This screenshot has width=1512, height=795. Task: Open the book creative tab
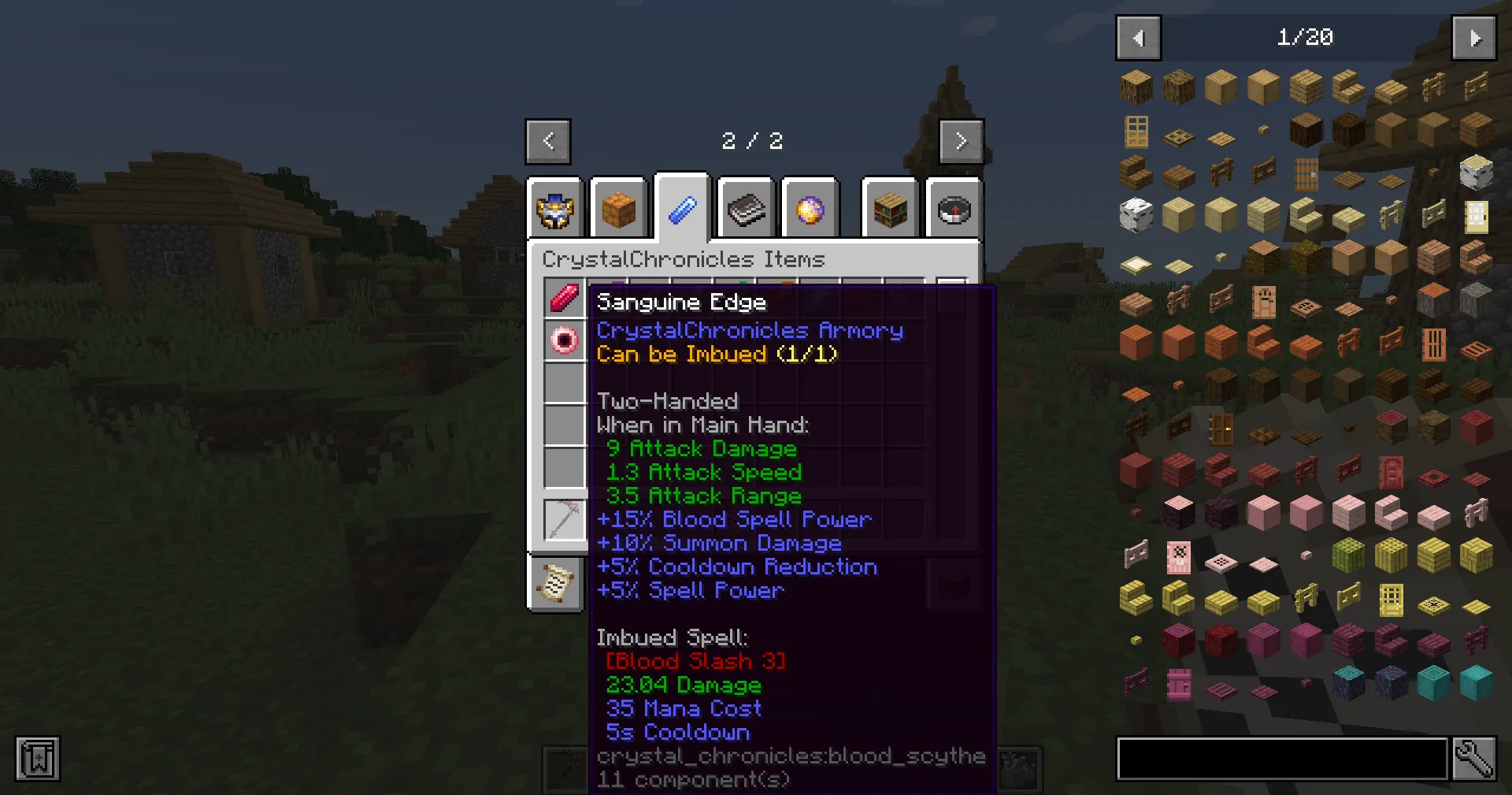[x=746, y=209]
